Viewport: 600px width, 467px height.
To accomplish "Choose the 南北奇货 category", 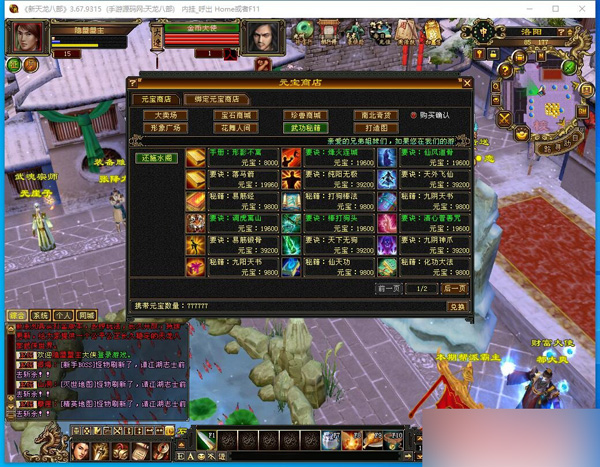I will 376,116.
